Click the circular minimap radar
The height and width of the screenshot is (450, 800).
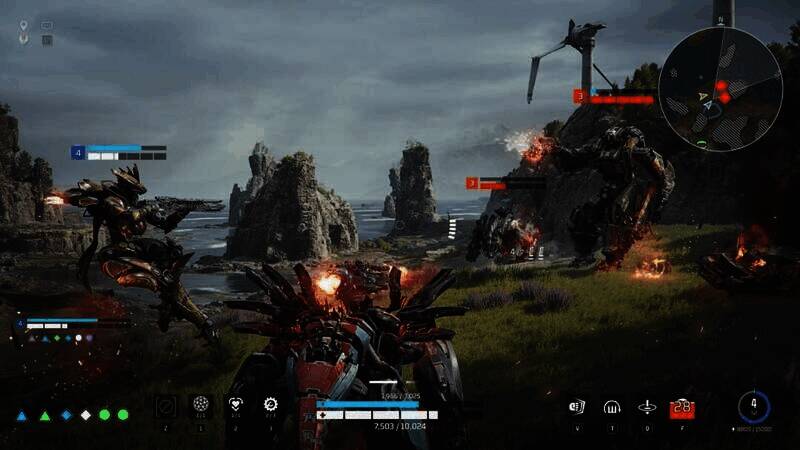pos(721,89)
